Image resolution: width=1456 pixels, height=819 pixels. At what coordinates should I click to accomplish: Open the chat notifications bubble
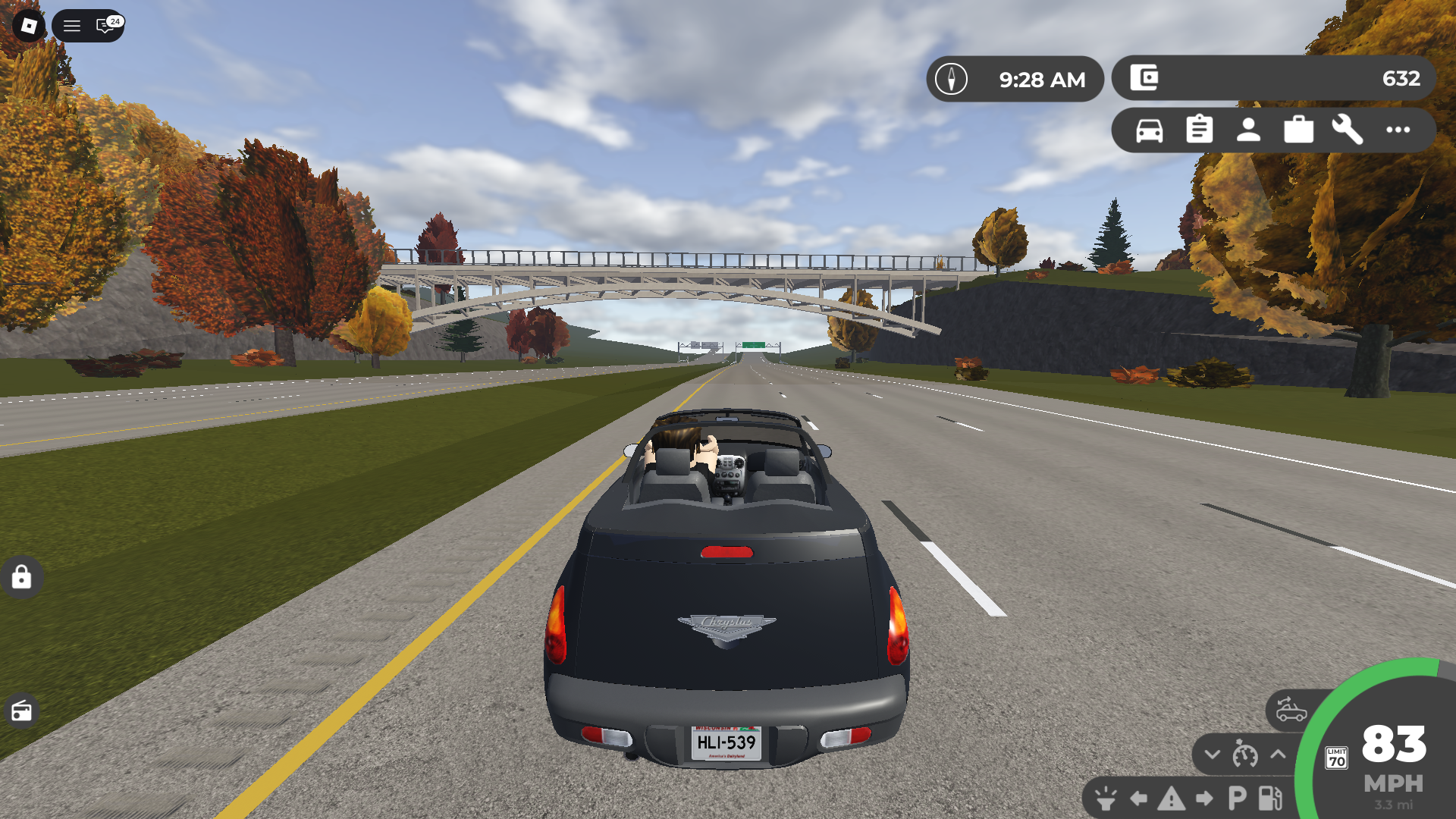105,27
